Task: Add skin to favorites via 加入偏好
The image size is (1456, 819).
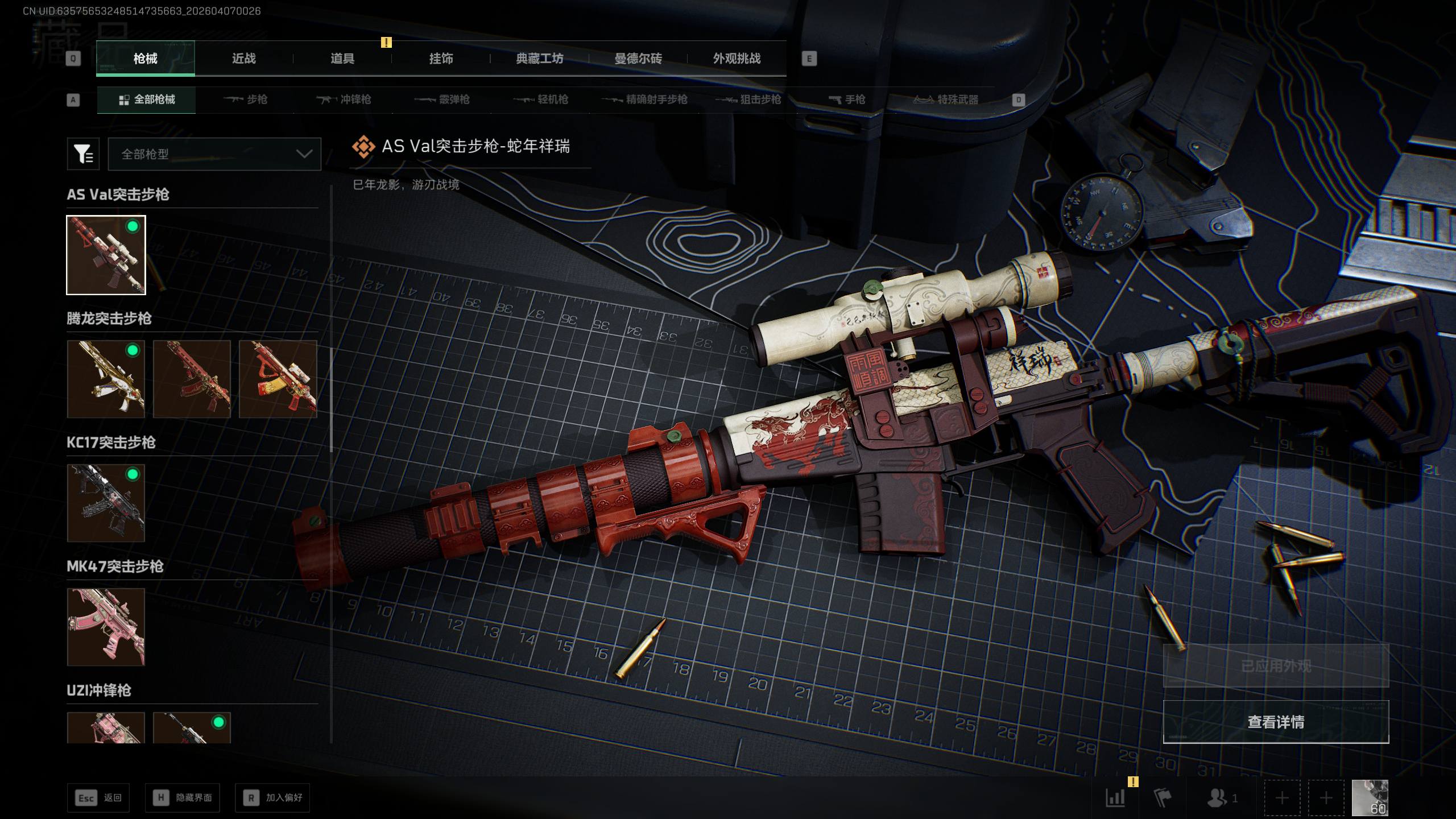Action: (x=272, y=797)
